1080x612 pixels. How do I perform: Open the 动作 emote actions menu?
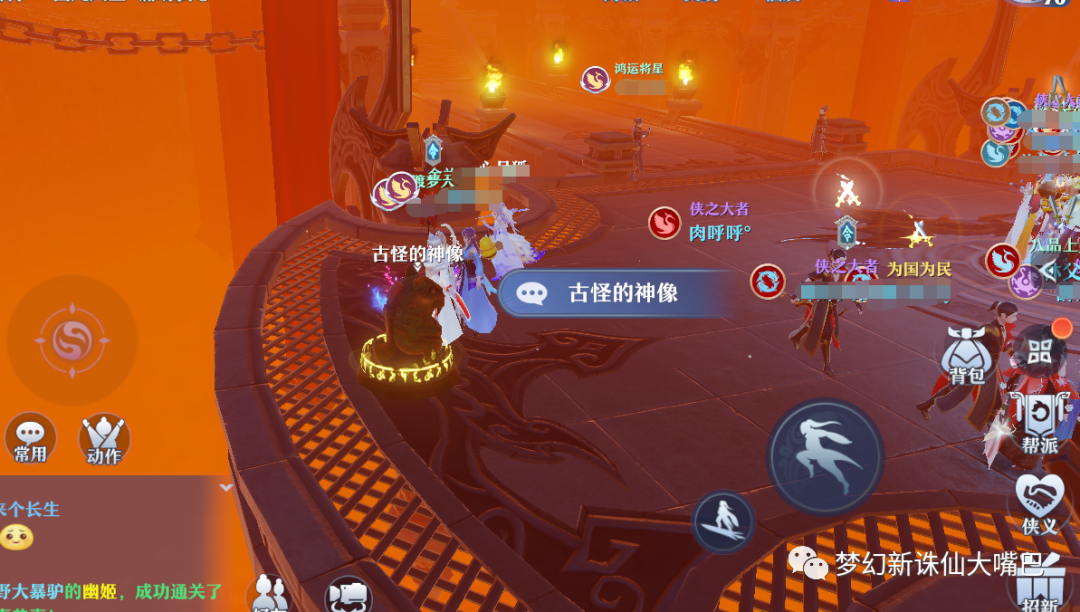pos(104,439)
